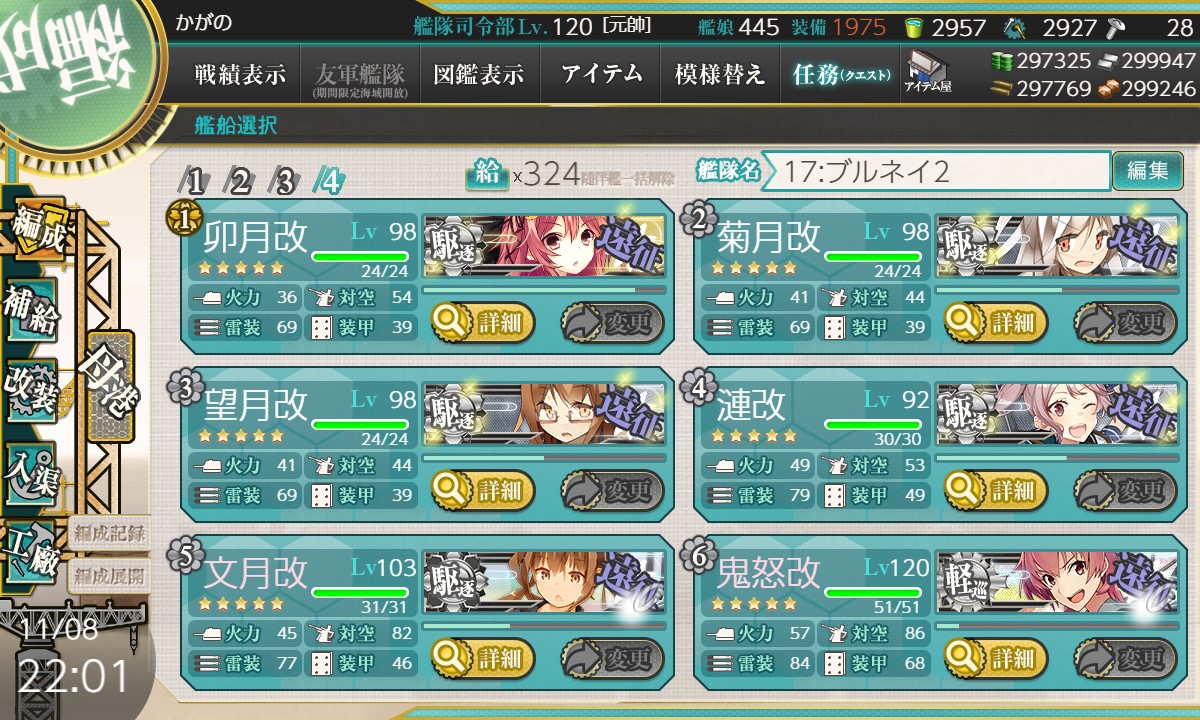Open the 戦績表示 records menu
Viewport: 1200px width, 720px height.
[x=240, y=75]
